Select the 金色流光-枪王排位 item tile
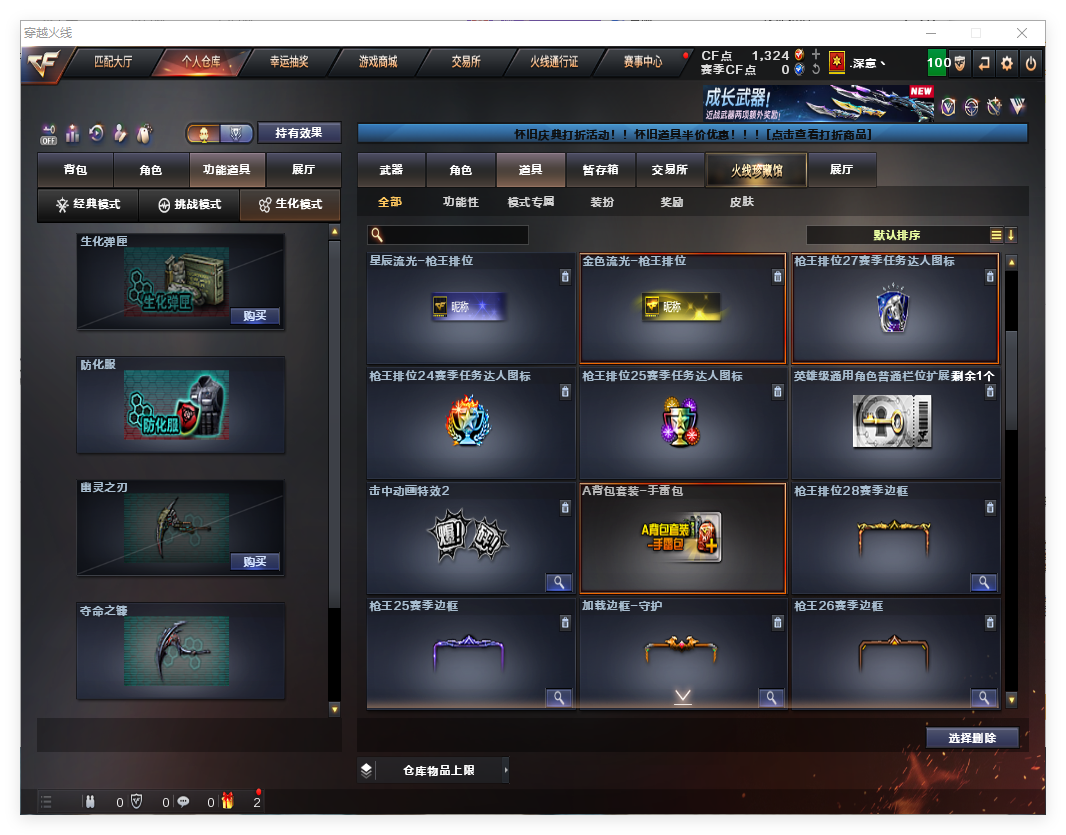This screenshot has width=1066, height=835. pos(682,308)
